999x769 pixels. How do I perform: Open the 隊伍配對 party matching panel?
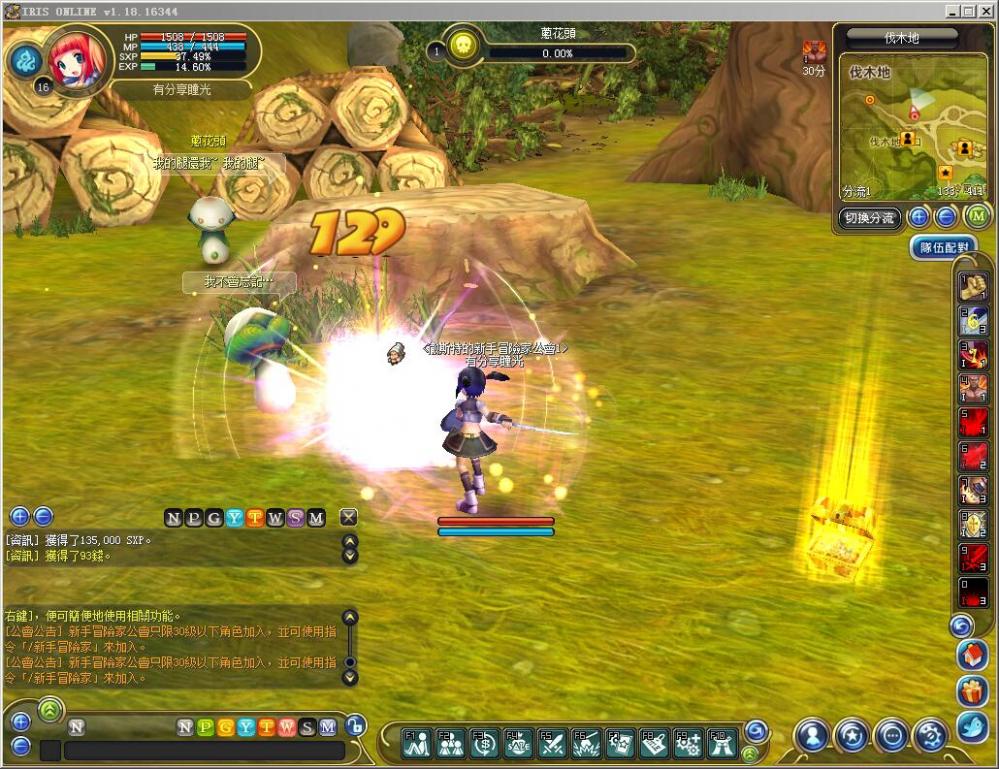[x=942, y=247]
